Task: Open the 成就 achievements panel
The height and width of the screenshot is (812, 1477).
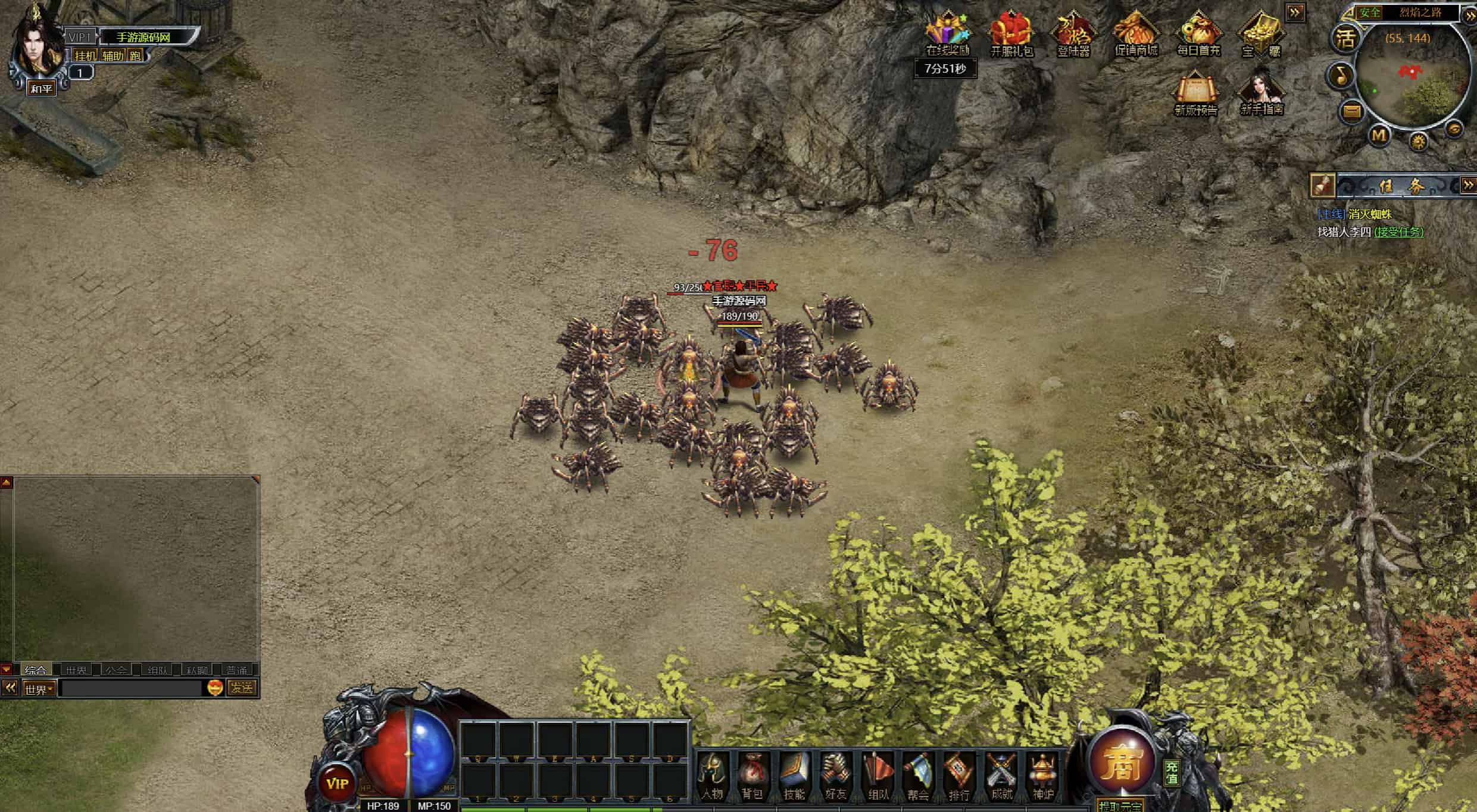Action: pyautogui.click(x=1001, y=776)
